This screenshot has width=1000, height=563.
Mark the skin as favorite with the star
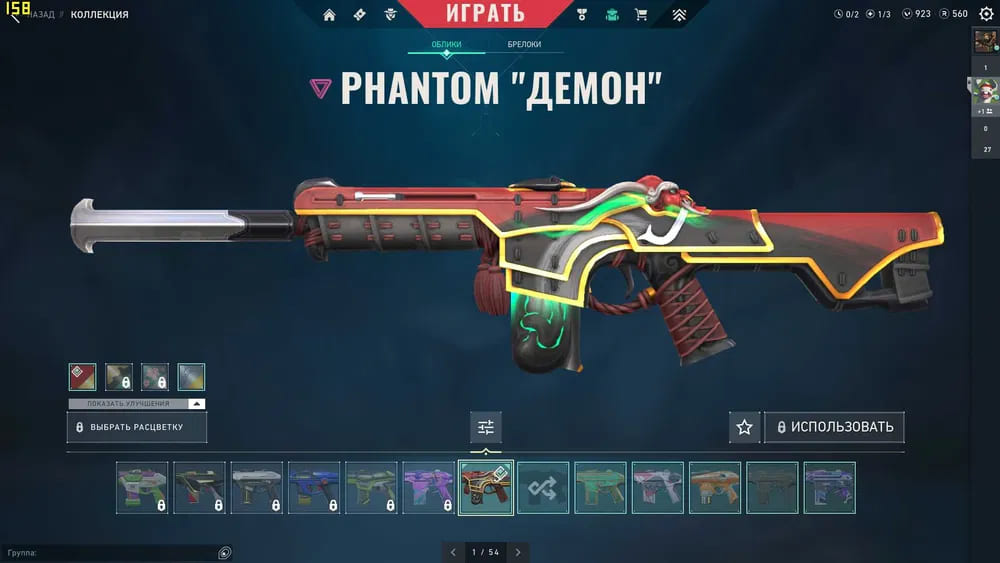coord(744,427)
